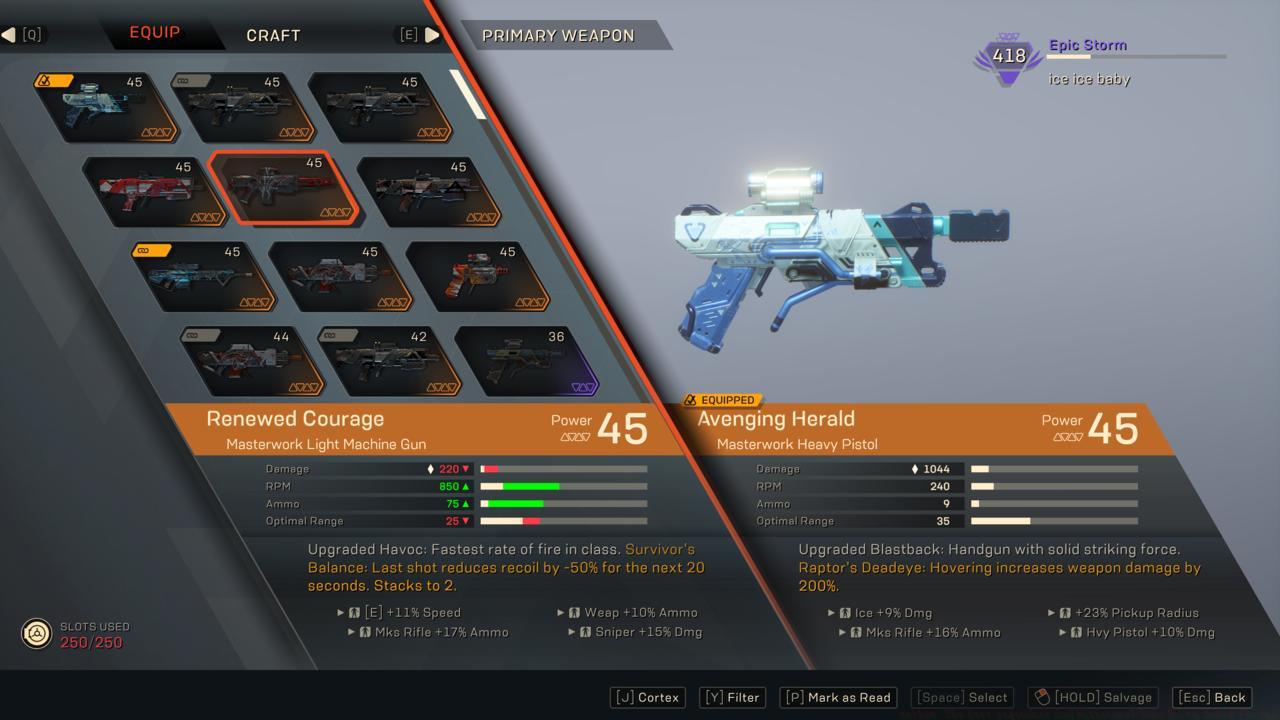Mark the item as read

pos(838,697)
